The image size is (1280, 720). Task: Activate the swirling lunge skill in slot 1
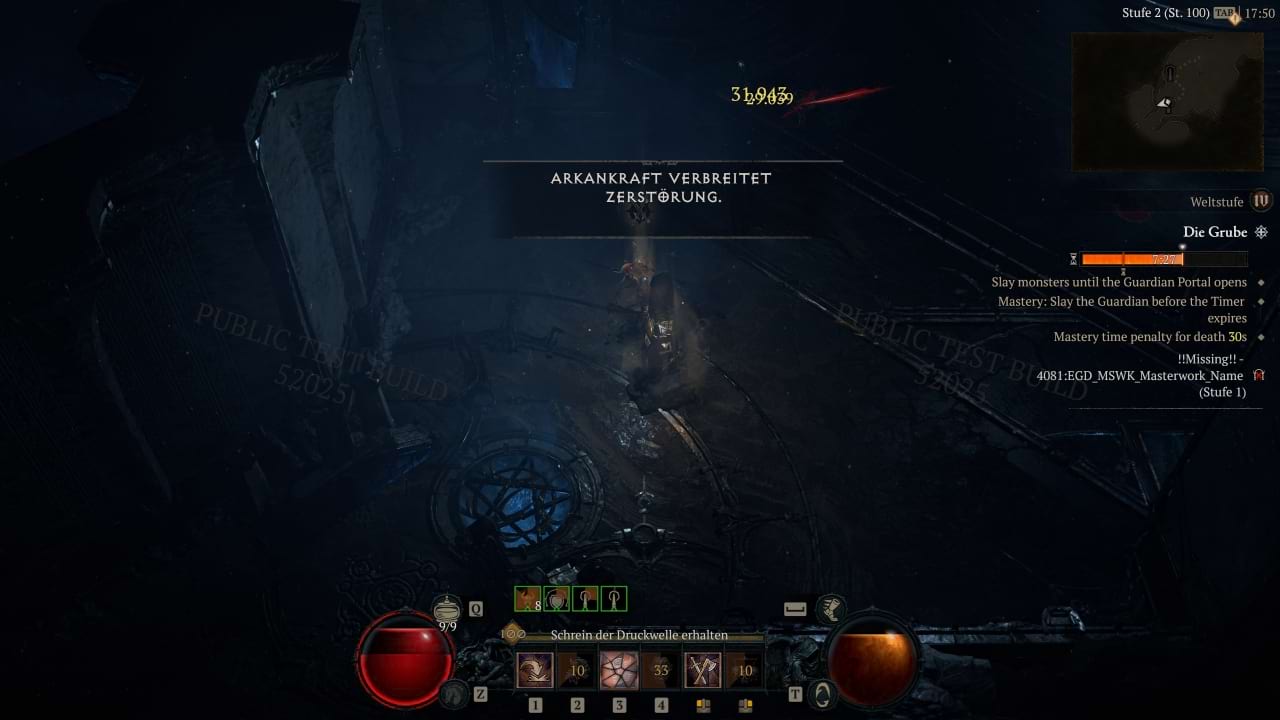click(535, 670)
